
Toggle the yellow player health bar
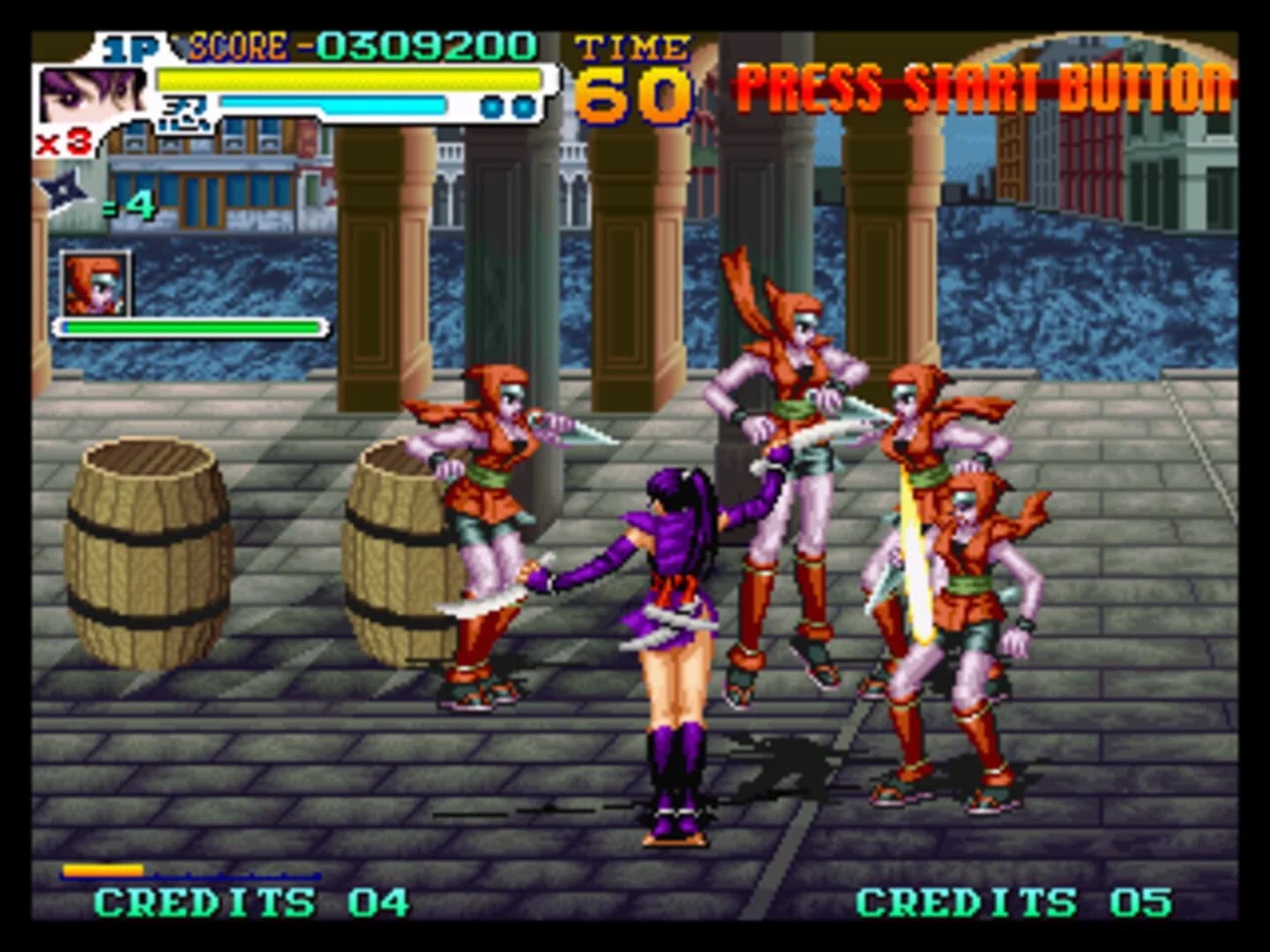(344, 79)
